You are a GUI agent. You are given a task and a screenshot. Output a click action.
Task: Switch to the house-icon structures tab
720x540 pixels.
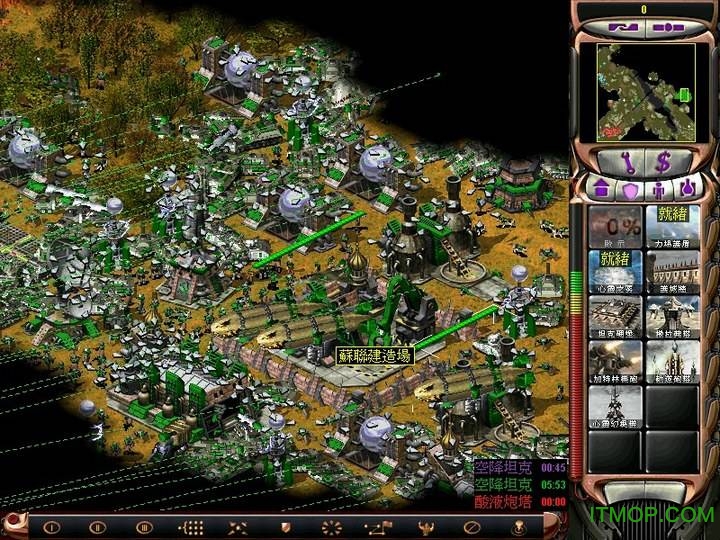pyautogui.click(x=603, y=188)
